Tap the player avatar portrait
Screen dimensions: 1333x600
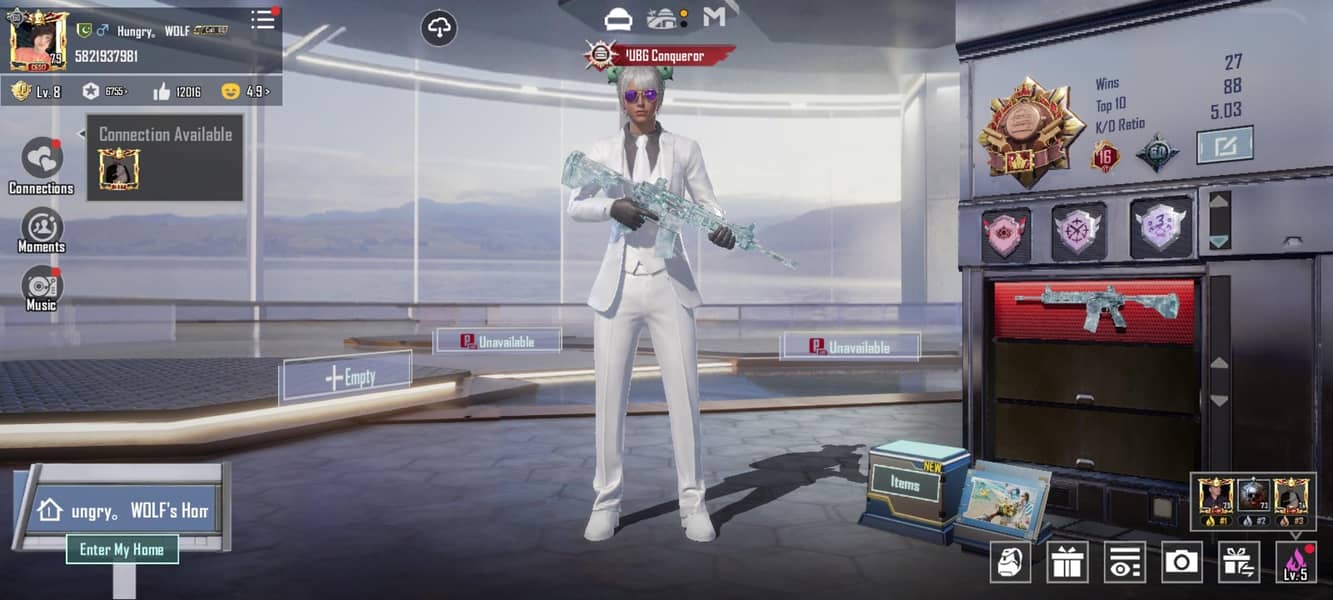click(x=39, y=41)
